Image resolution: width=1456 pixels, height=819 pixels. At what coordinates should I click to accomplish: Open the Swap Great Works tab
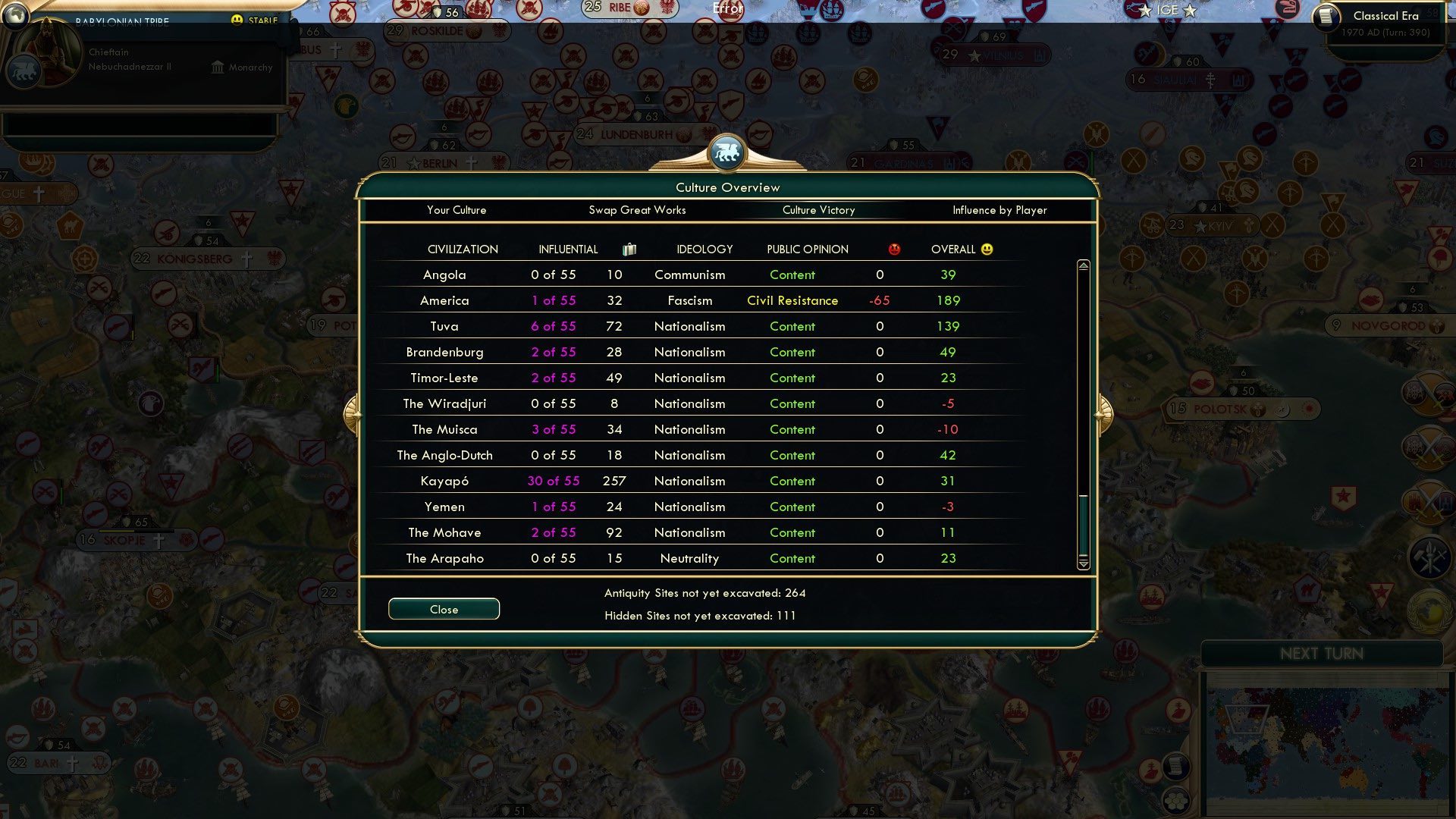(638, 210)
